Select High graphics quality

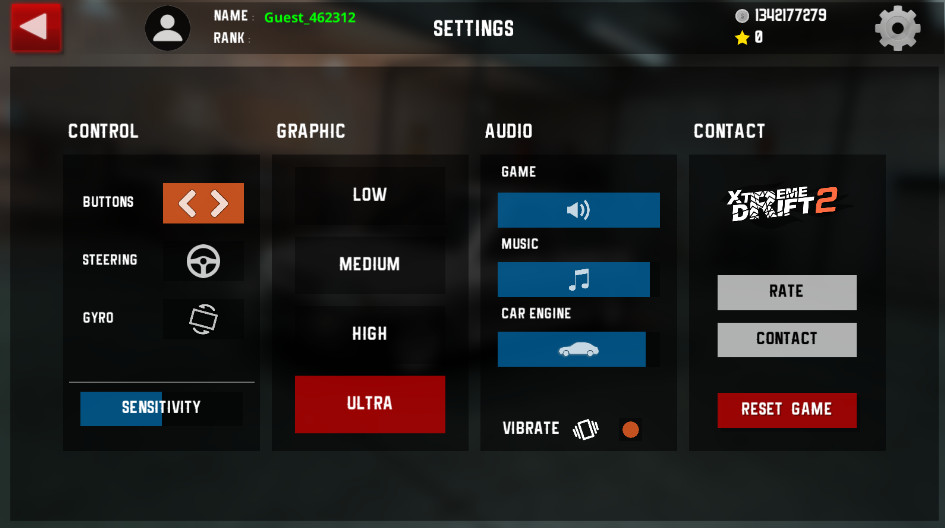pos(369,334)
